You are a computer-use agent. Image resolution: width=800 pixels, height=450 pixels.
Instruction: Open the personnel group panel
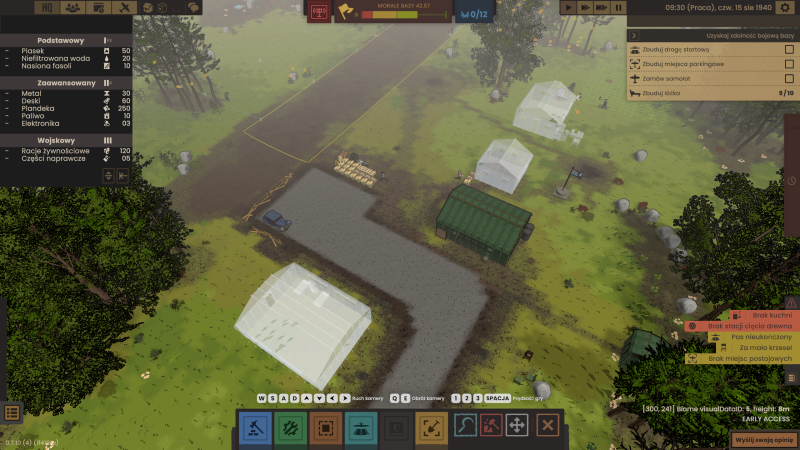click(73, 7)
